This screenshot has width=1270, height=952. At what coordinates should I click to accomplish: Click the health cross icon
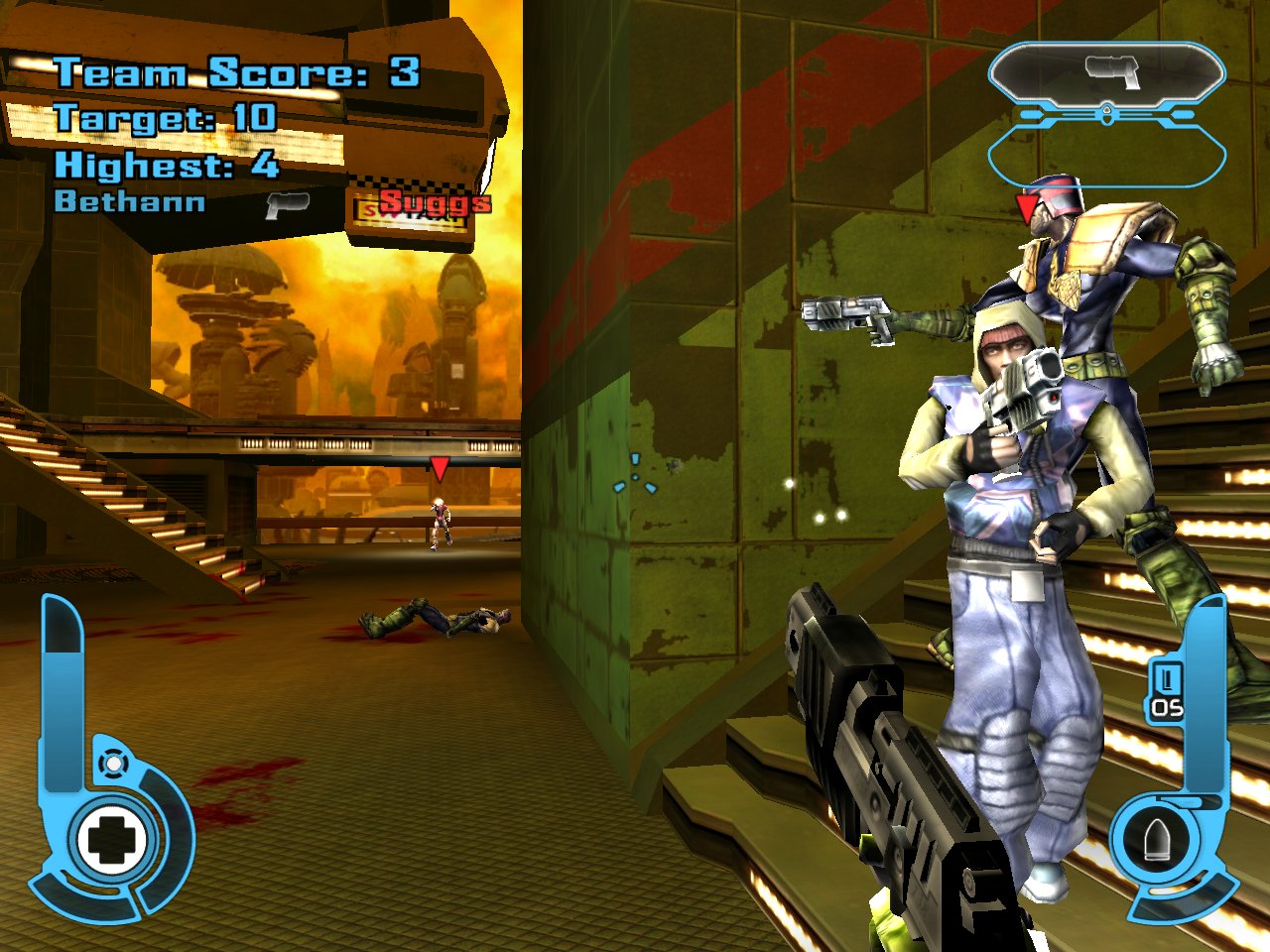[x=111, y=840]
